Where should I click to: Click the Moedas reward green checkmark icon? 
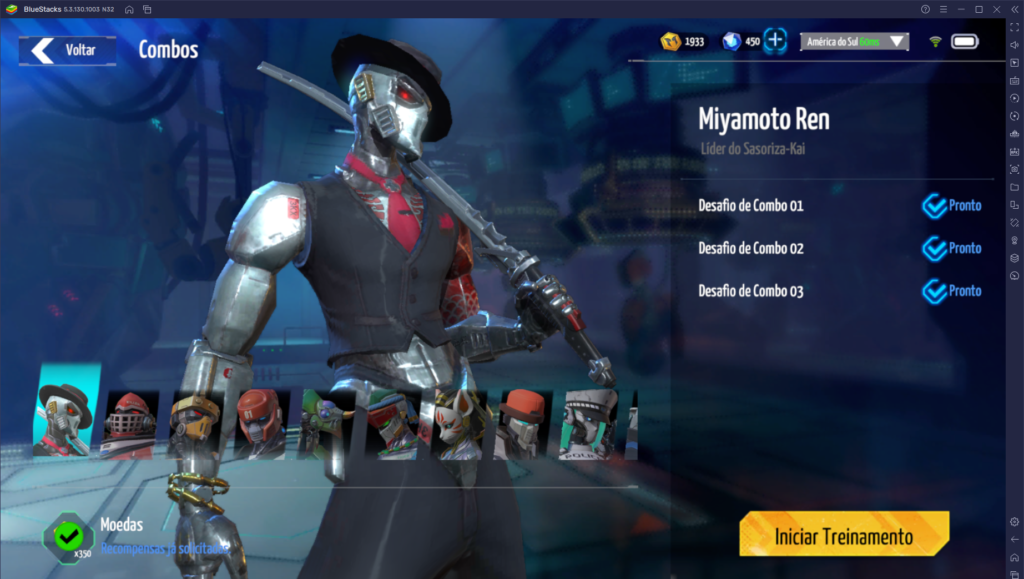[x=68, y=536]
